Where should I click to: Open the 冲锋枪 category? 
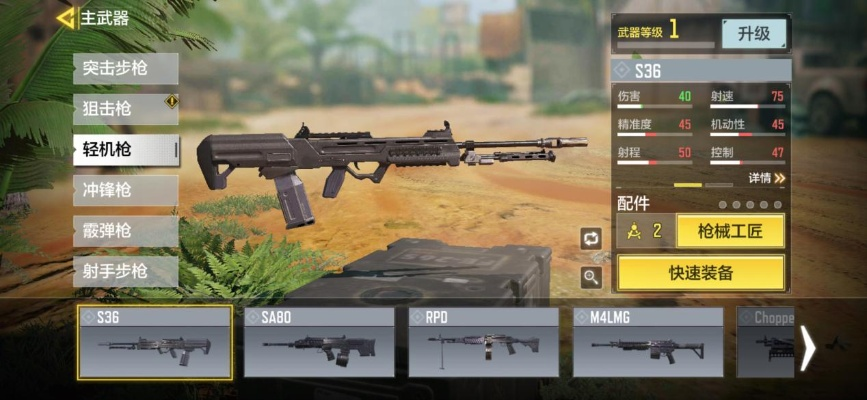[126, 190]
